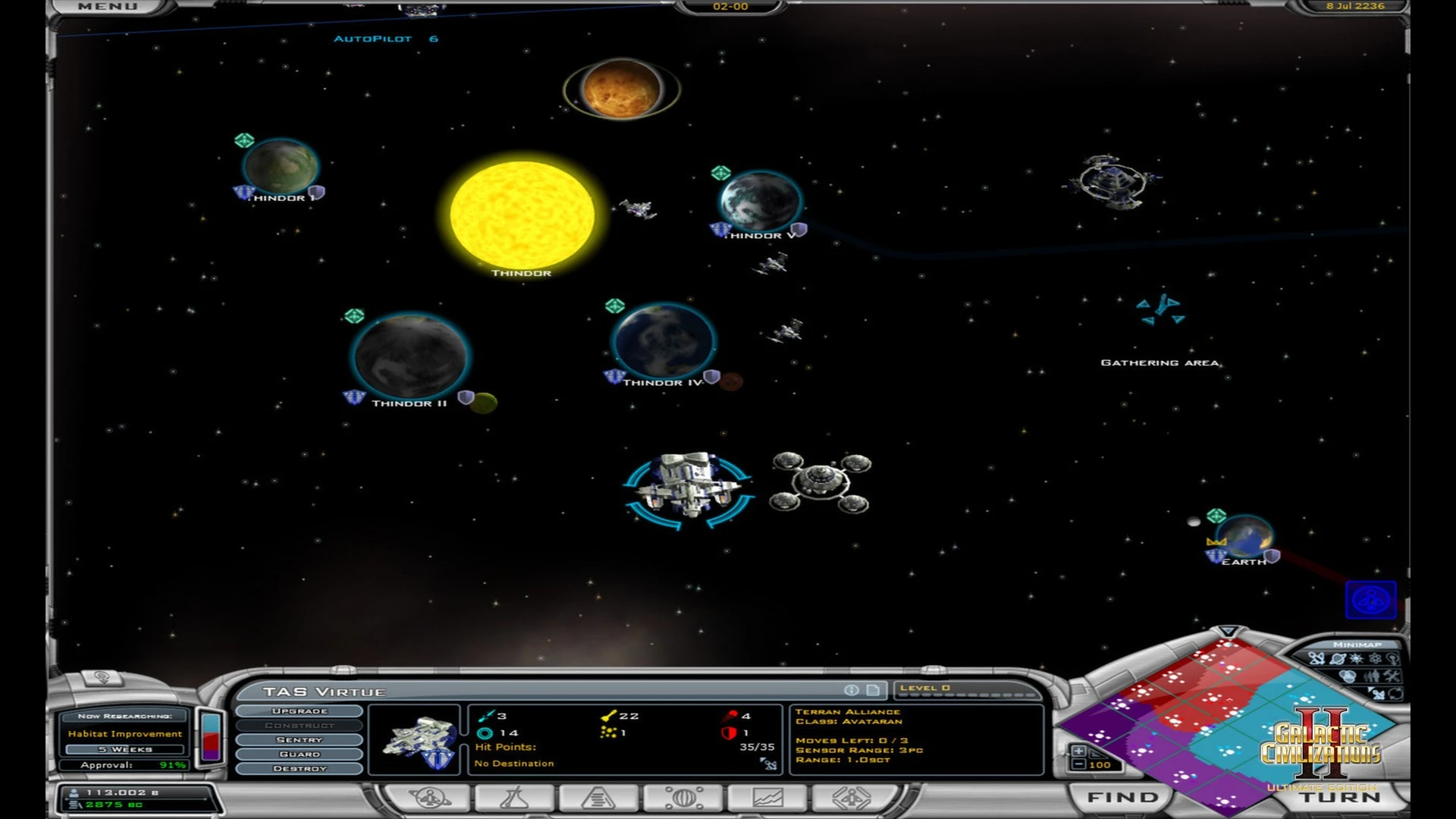Open the Find button
The width and height of the screenshot is (1456, 819).
pyautogui.click(x=1122, y=797)
